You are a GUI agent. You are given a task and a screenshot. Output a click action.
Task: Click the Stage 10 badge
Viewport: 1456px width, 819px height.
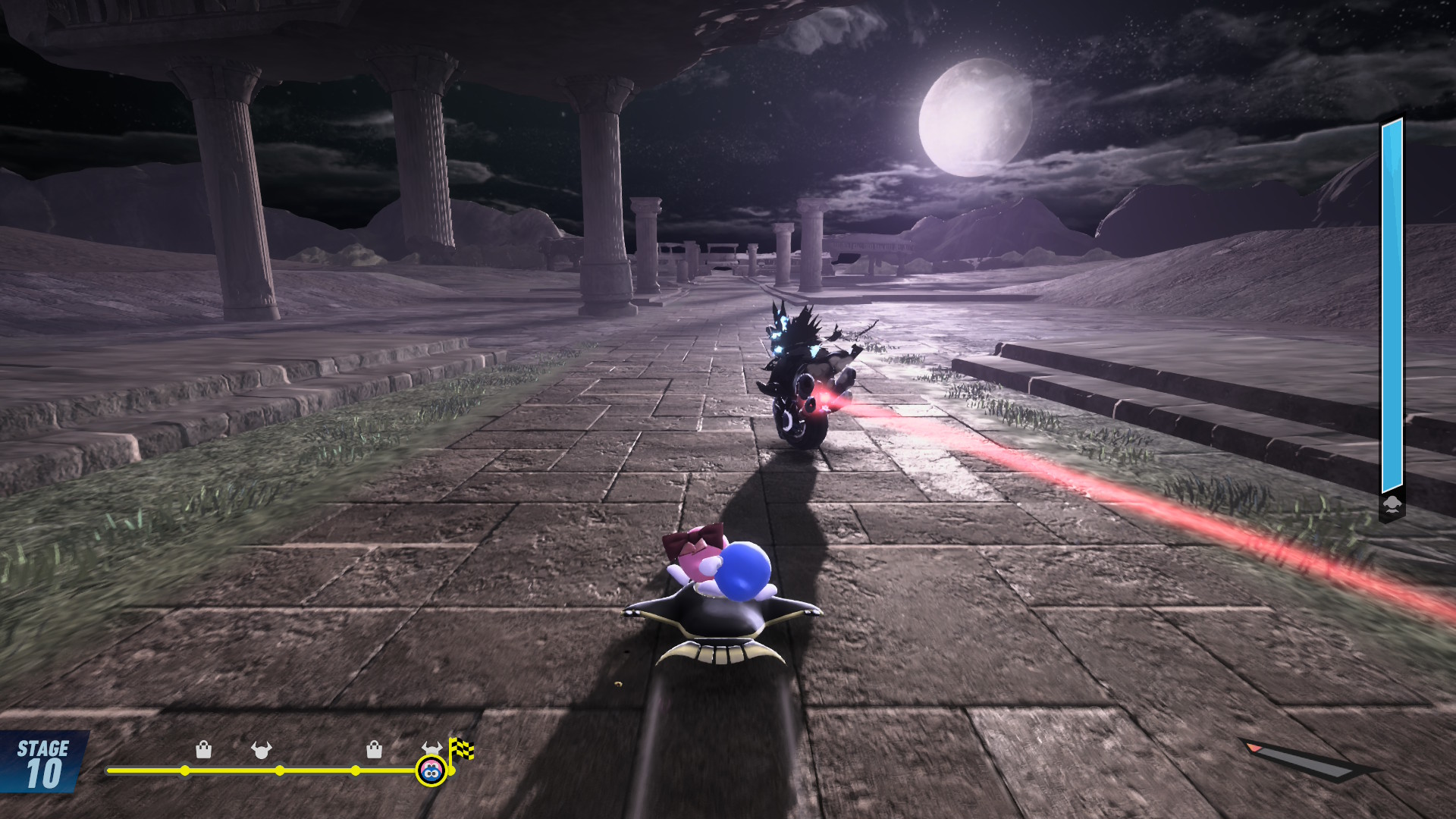pos(43,763)
